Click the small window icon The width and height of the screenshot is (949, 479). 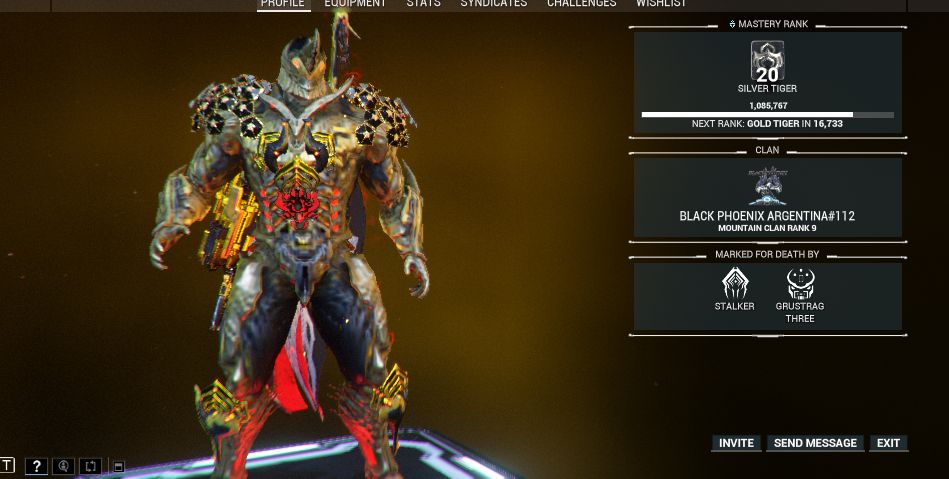coord(118,466)
